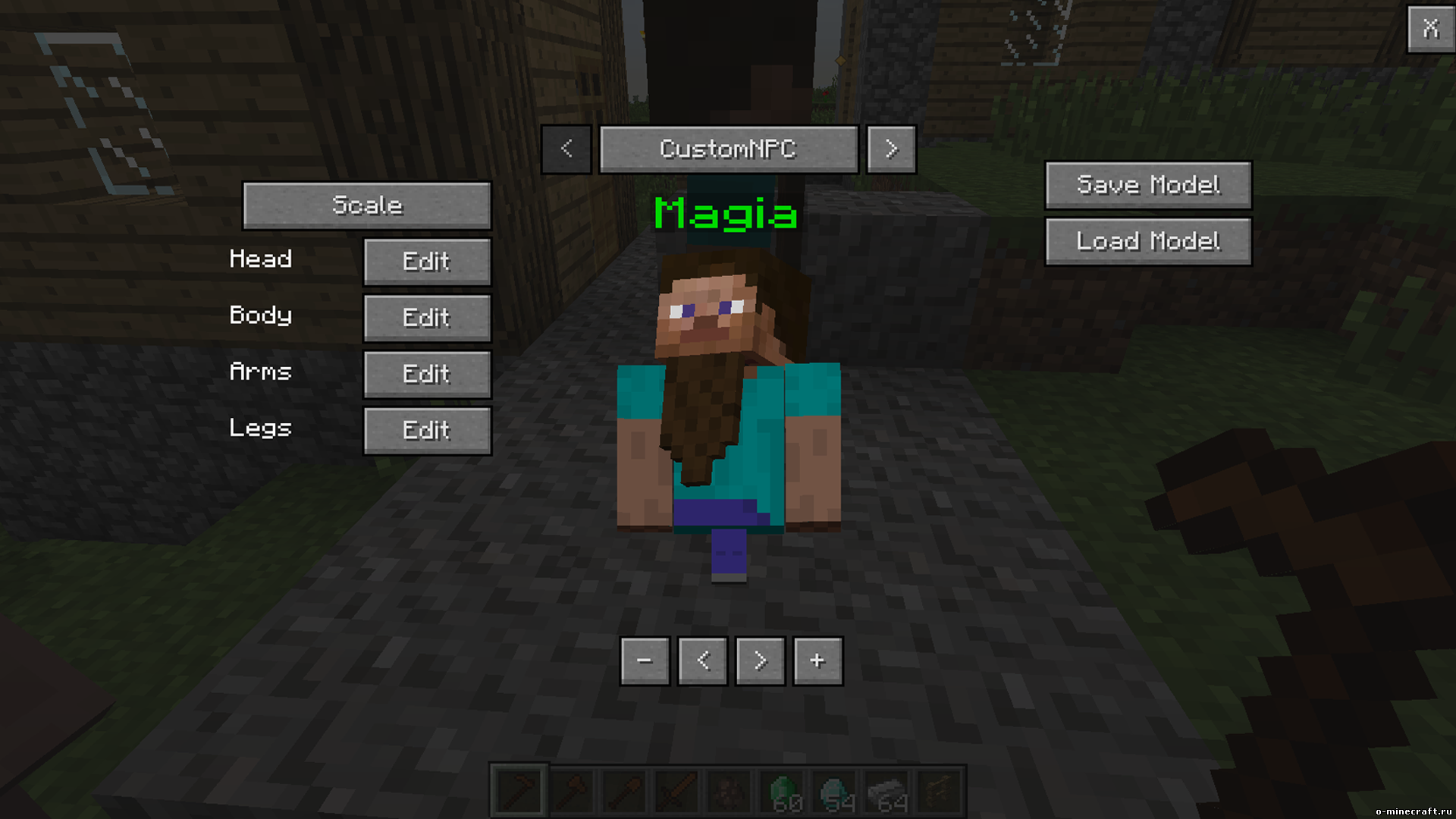
Task: Close the editor with the X button
Action: 1432,29
